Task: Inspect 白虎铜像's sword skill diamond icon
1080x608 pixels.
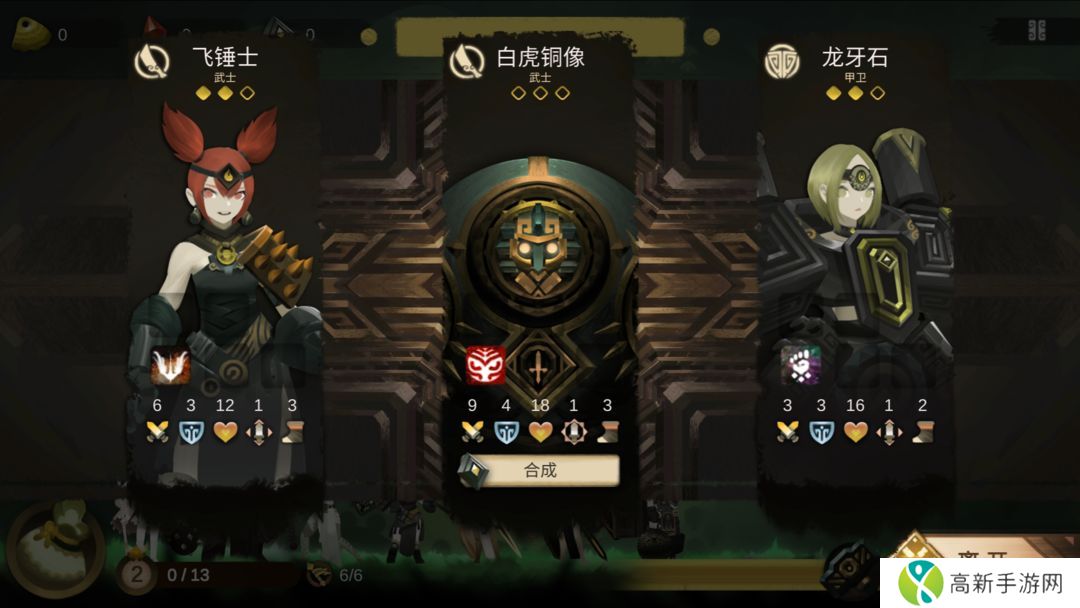Action: click(539, 368)
